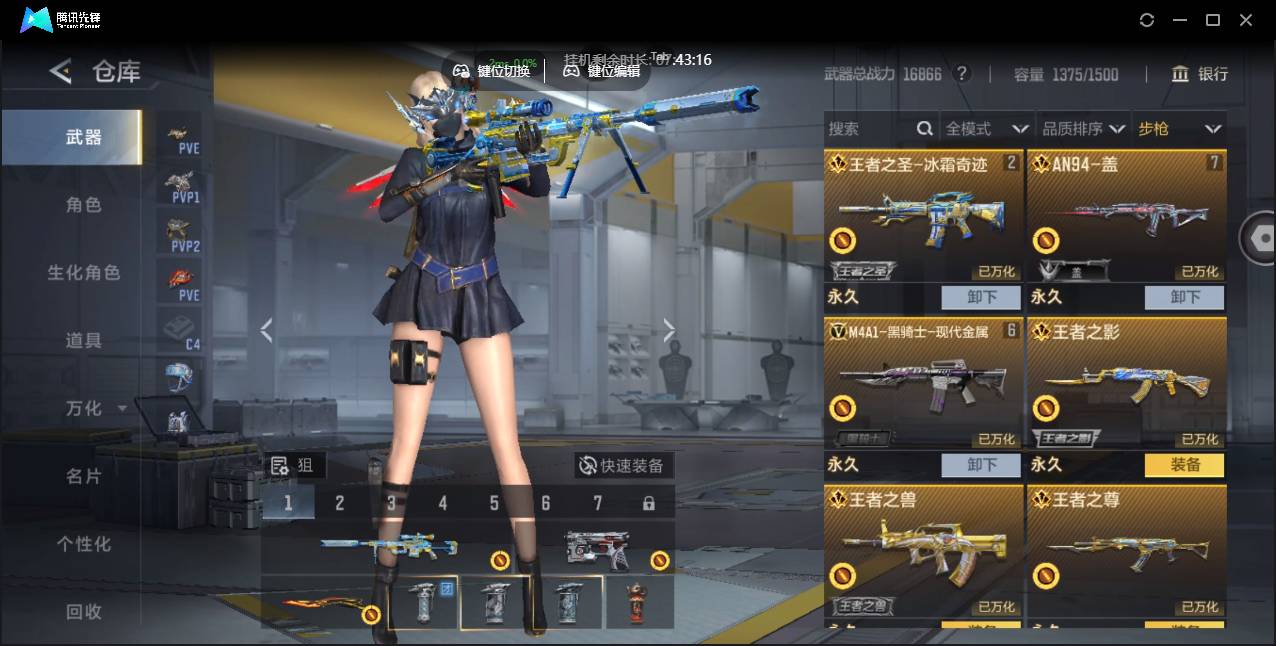1276x646 pixels.
Task: Maximize the emulator window
Action: [x=1213, y=20]
